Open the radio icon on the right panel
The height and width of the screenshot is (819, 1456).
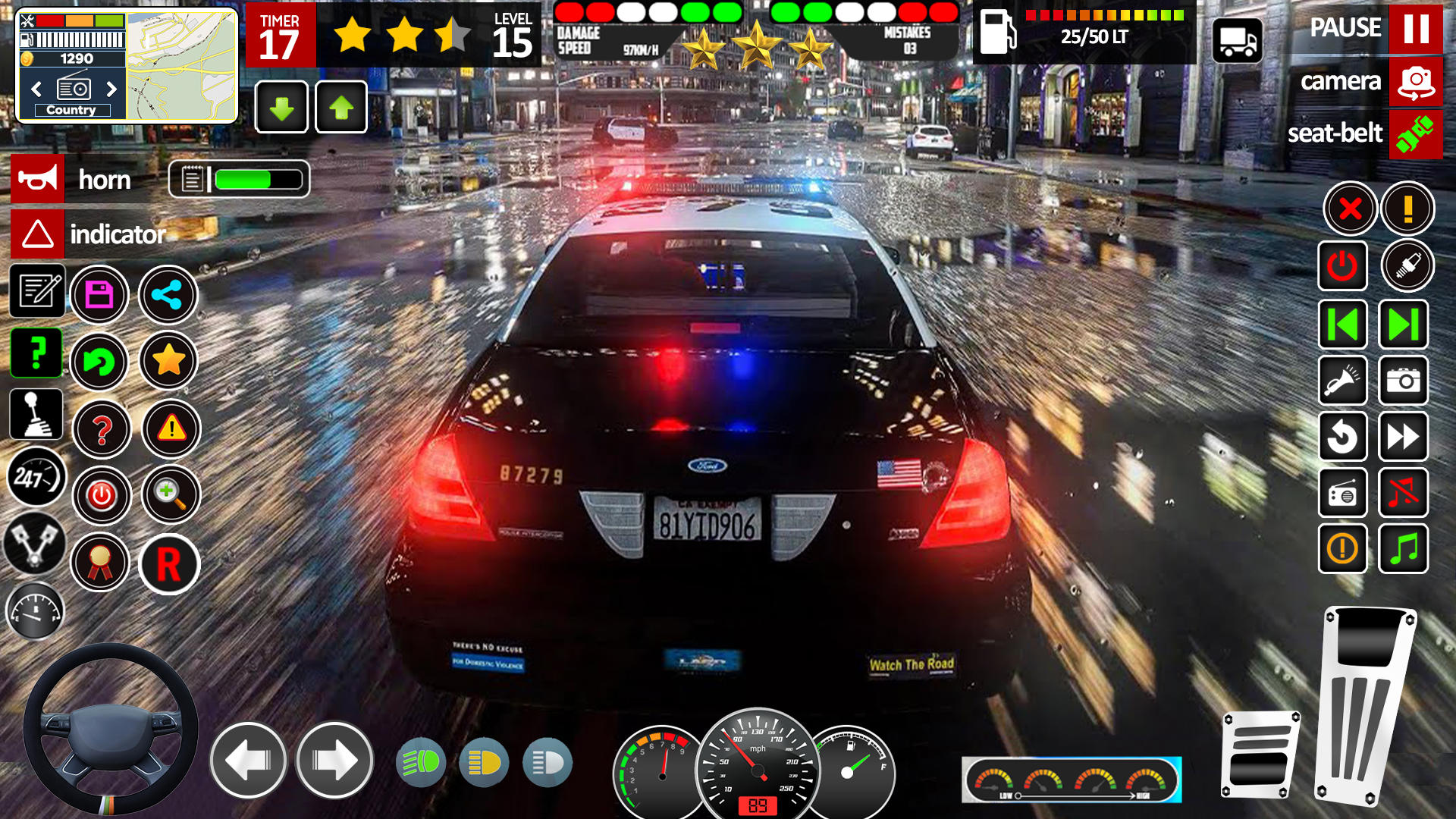click(1343, 493)
